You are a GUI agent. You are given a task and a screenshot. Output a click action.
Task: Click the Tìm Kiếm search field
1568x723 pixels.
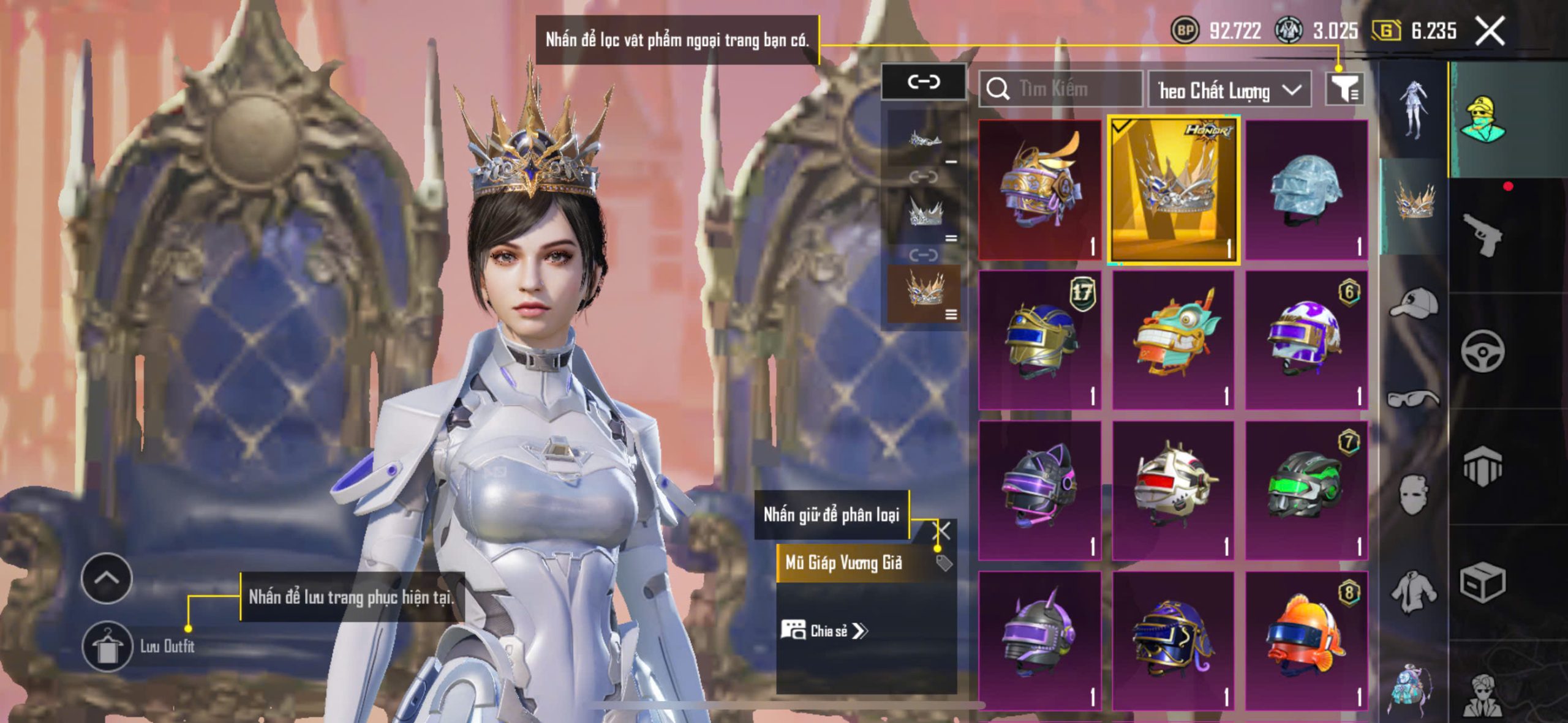tap(1061, 89)
